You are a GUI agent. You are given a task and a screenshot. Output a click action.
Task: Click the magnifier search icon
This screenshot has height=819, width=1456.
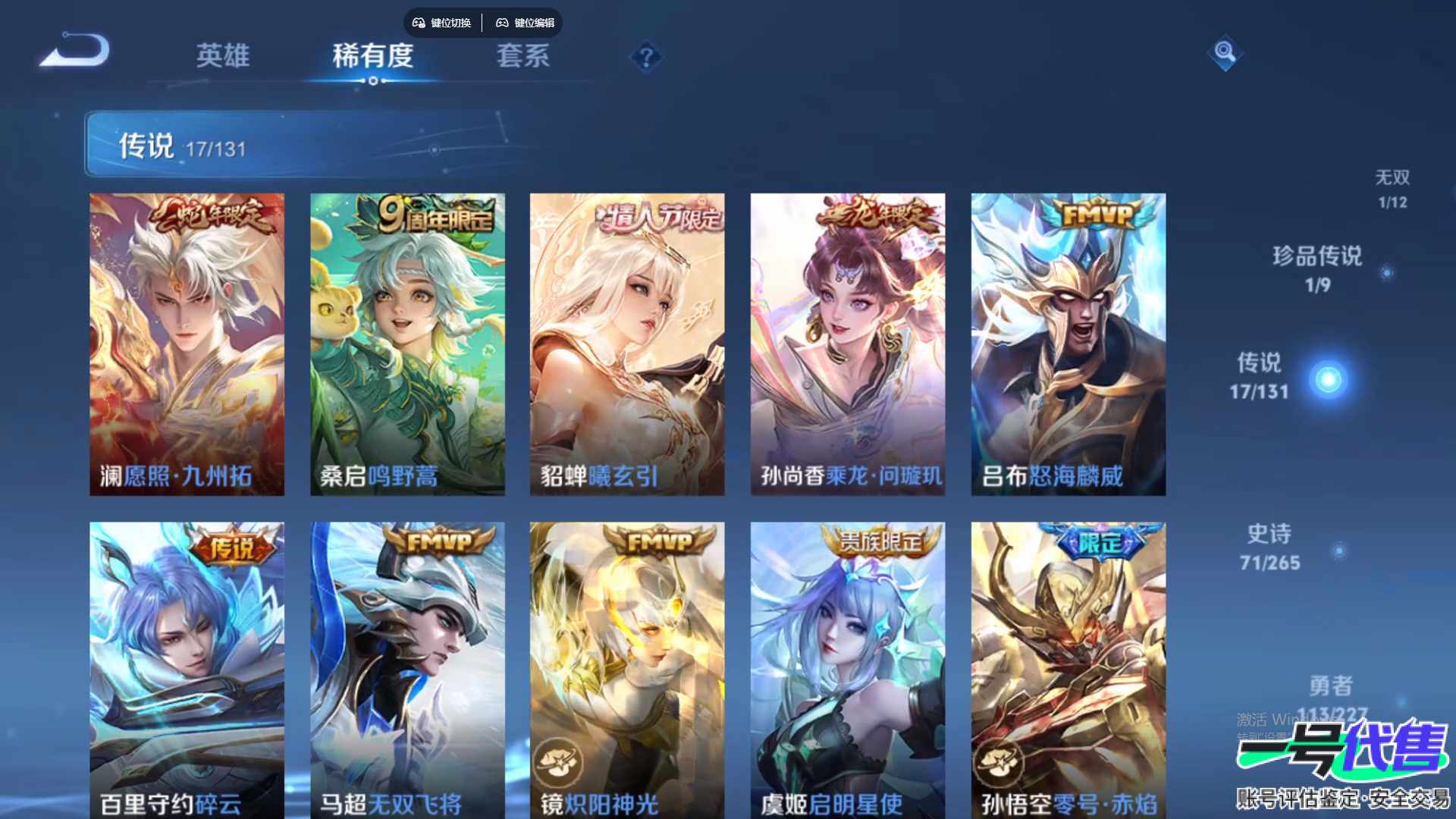pyautogui.click(x=1225, y=52)
